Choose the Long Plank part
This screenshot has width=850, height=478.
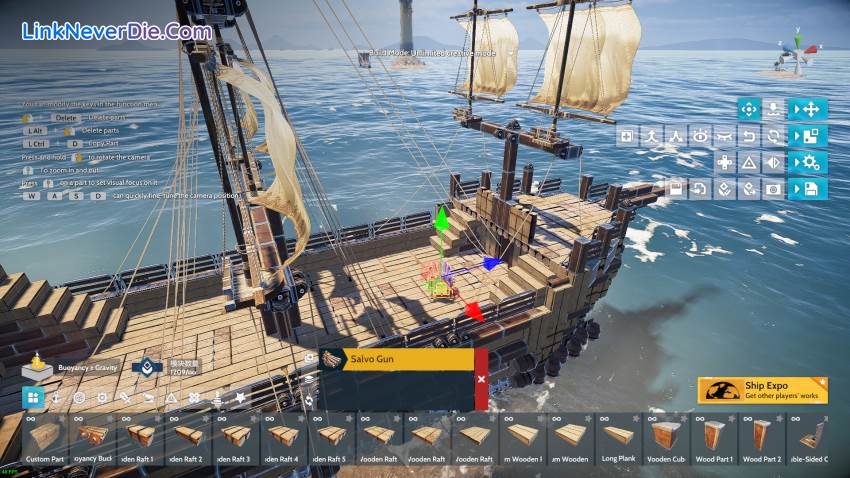click(618, 439)
